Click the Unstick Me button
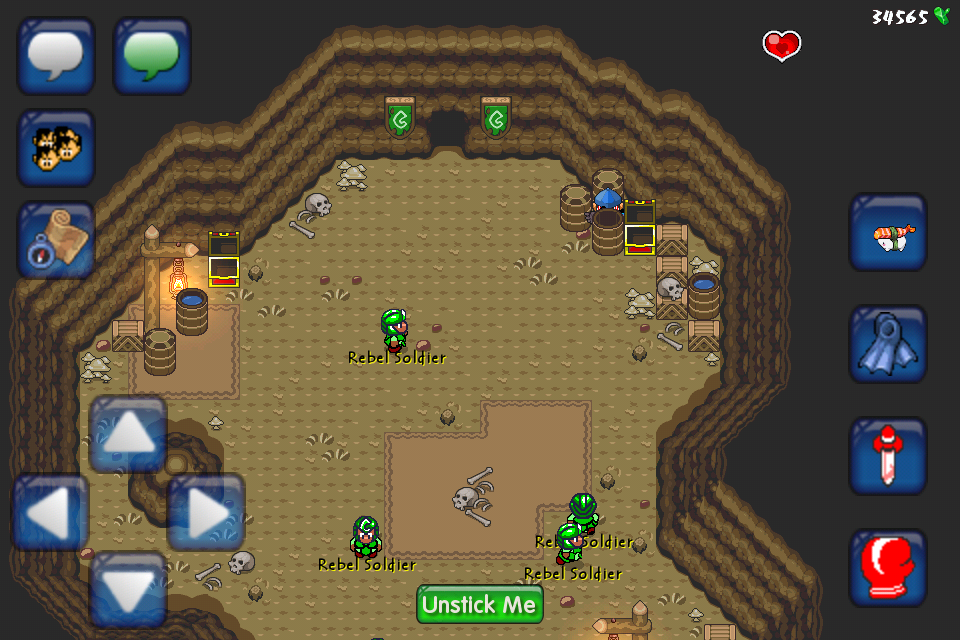 coord(480,604)
